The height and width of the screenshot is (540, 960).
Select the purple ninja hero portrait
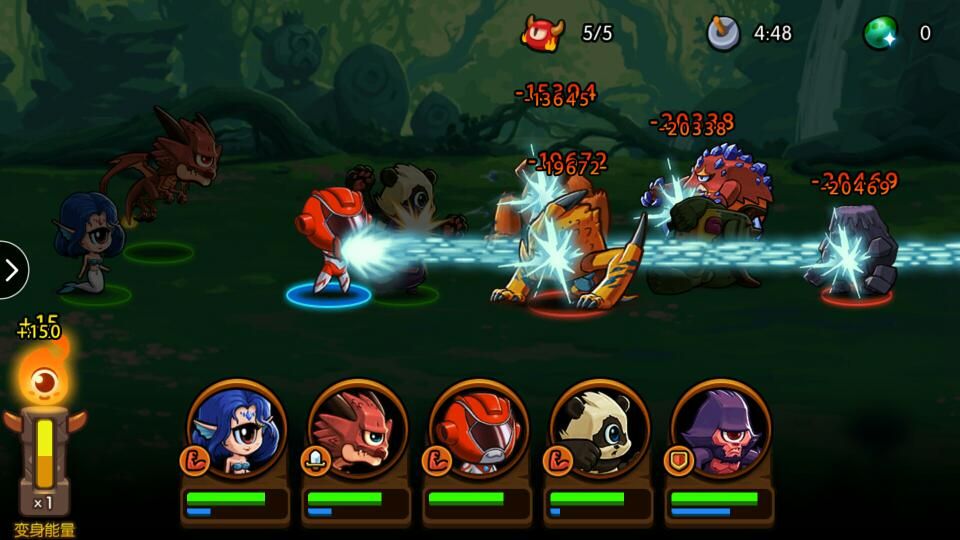(x=721, y=430)
